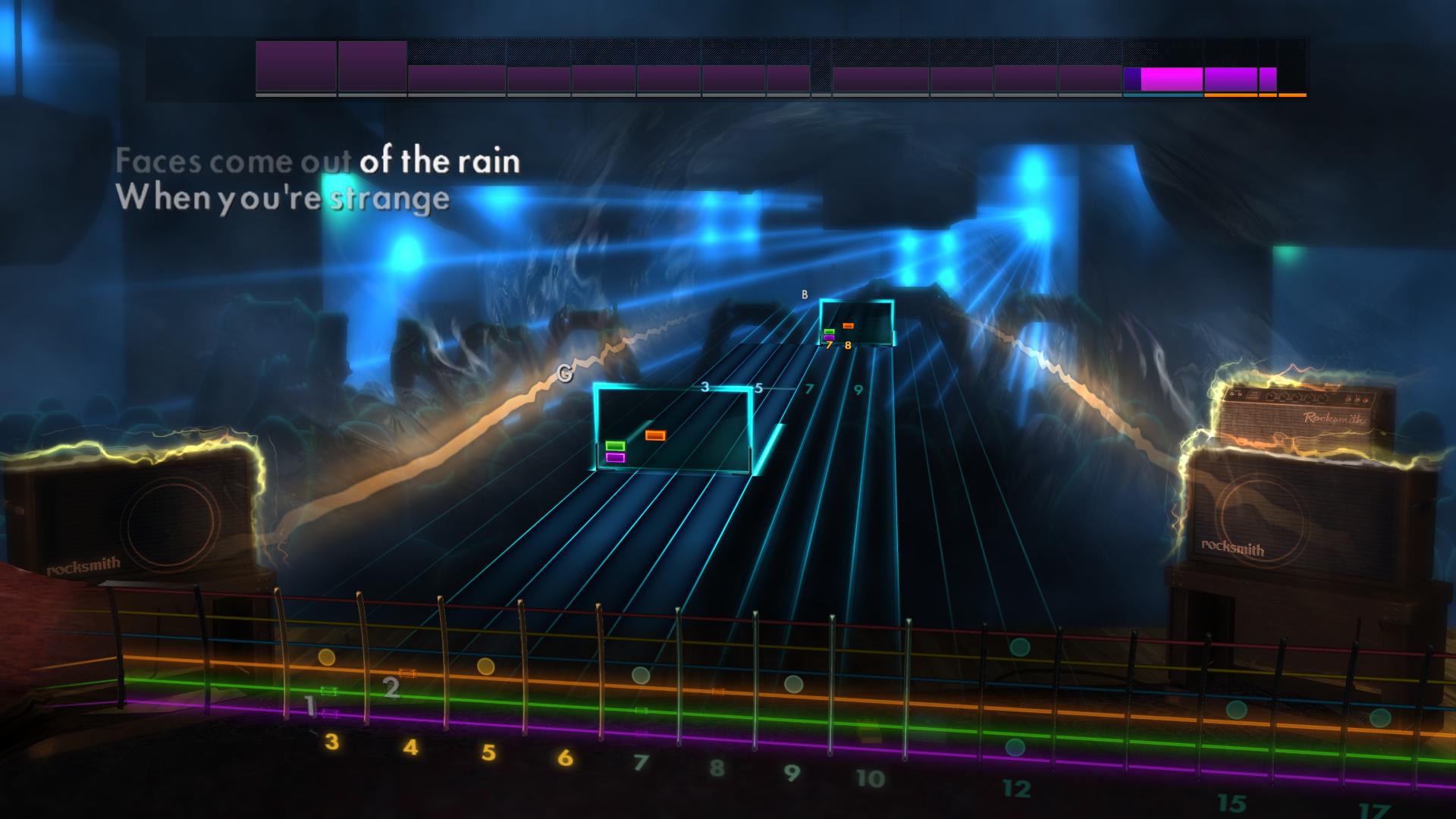Screen dimensions: 1456x819
Task: Select the green note marker in the B chord
Action: (x=830, y=332)
